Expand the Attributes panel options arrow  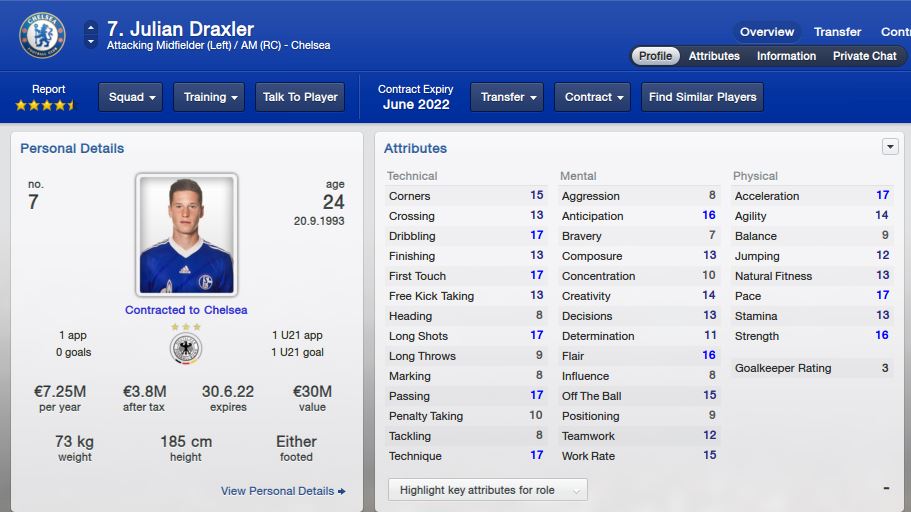[890, 147]
